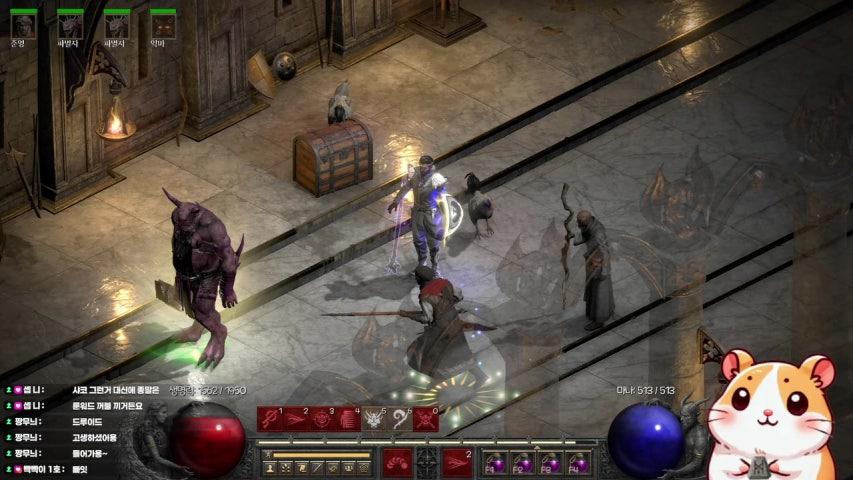The width and height of the screenshot is (853, 480).
Task: Open the right mouse arrow skill selector
Action: (x=457, y=462)
